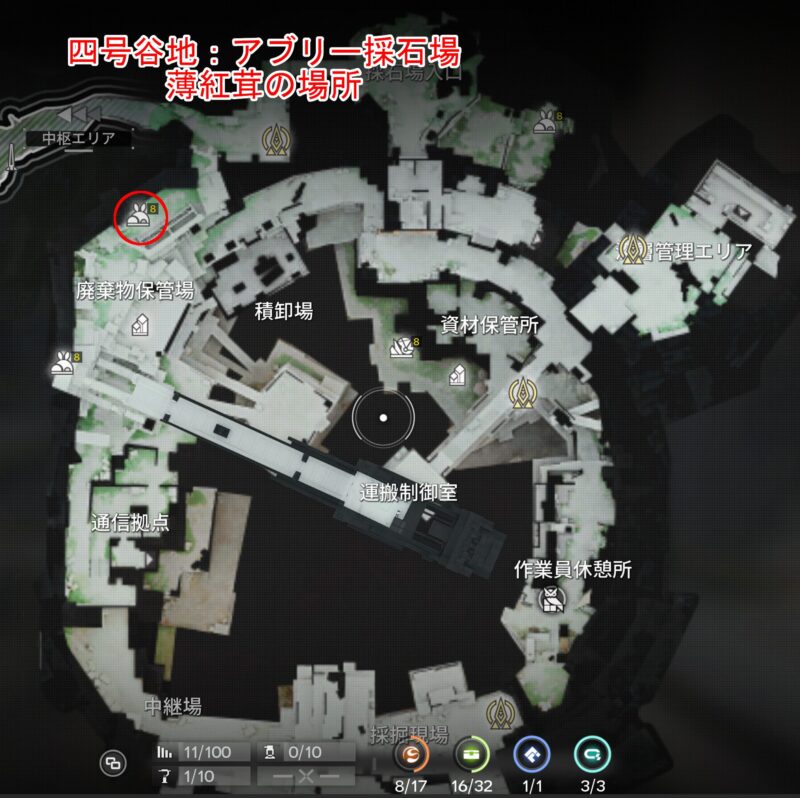This screenshot has width=800, height=798.
Task: Select the teal counter icon showing 3/3
Action: [x=593, y=755]
